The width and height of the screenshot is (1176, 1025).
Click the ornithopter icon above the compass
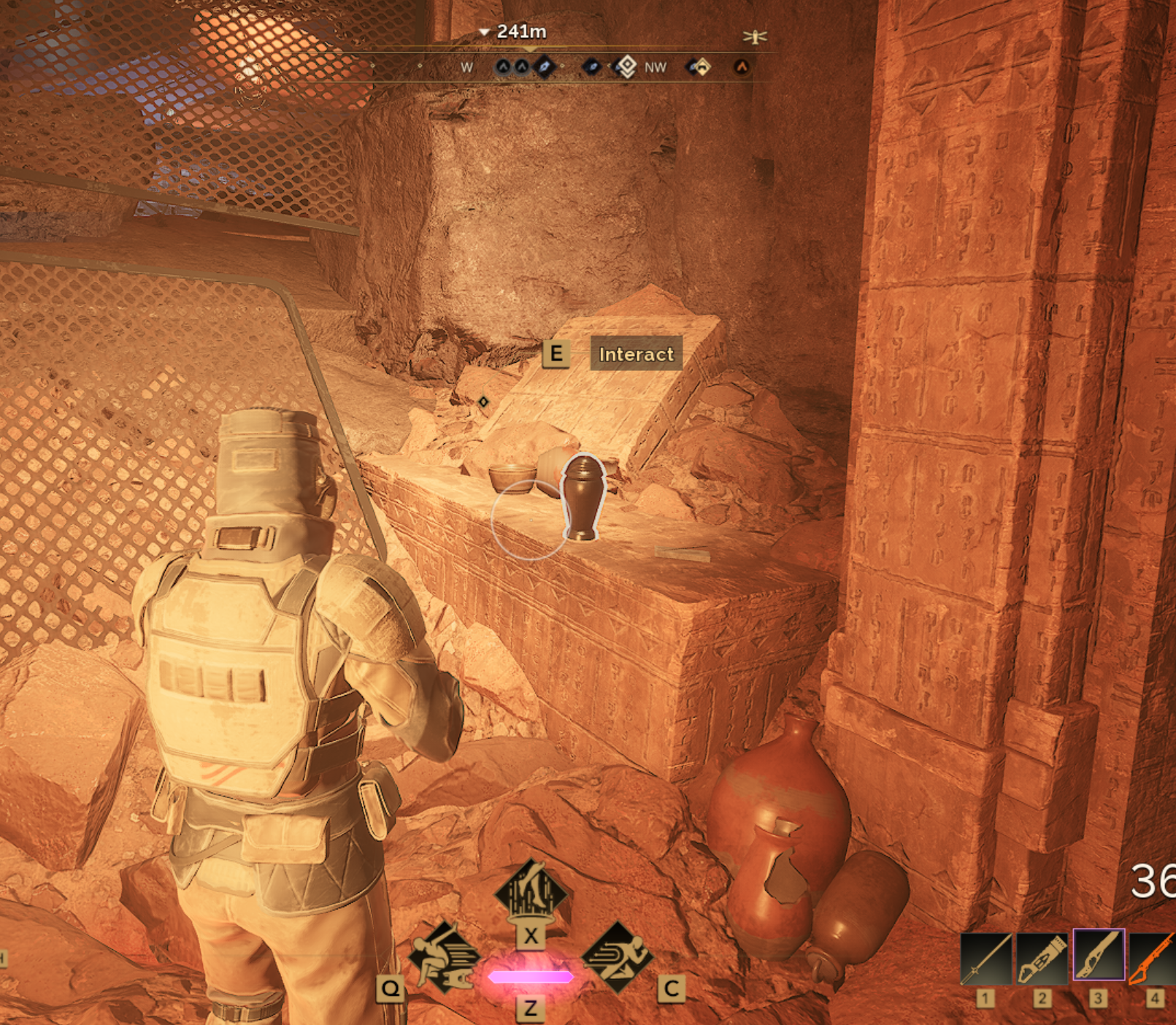point(755,36)
